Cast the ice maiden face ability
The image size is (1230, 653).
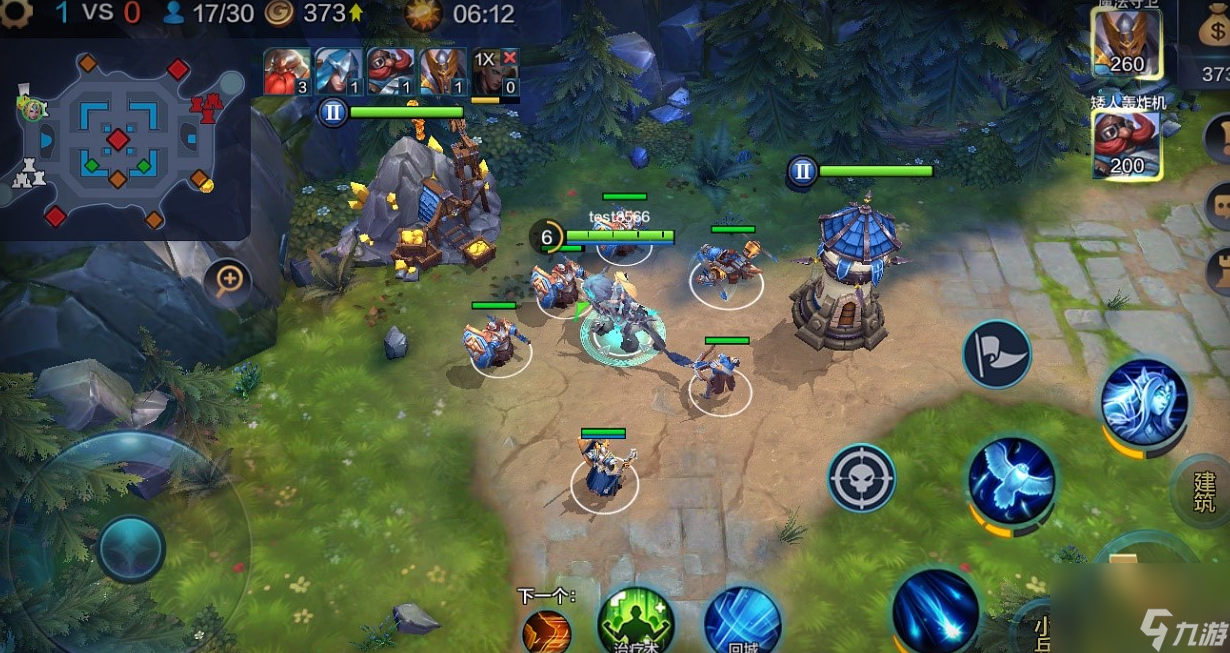[1144, 401]
